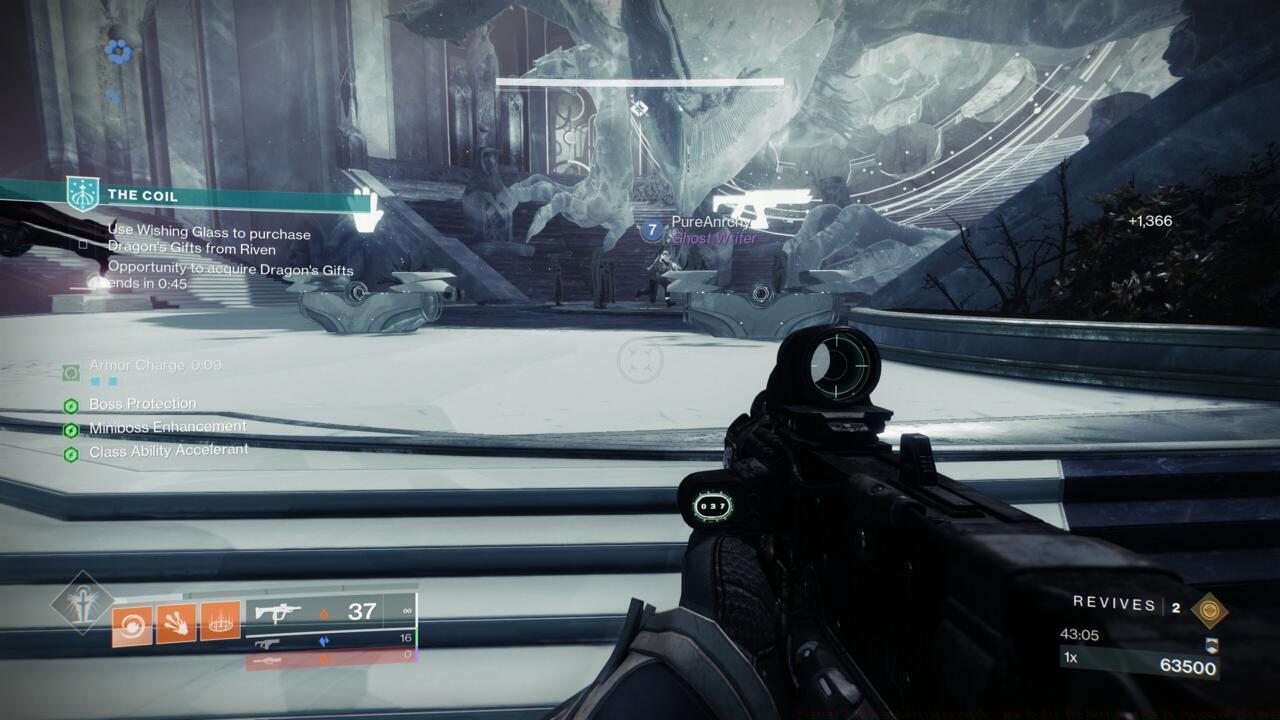
Task: Open The Coil activity header
Action: 142,196
